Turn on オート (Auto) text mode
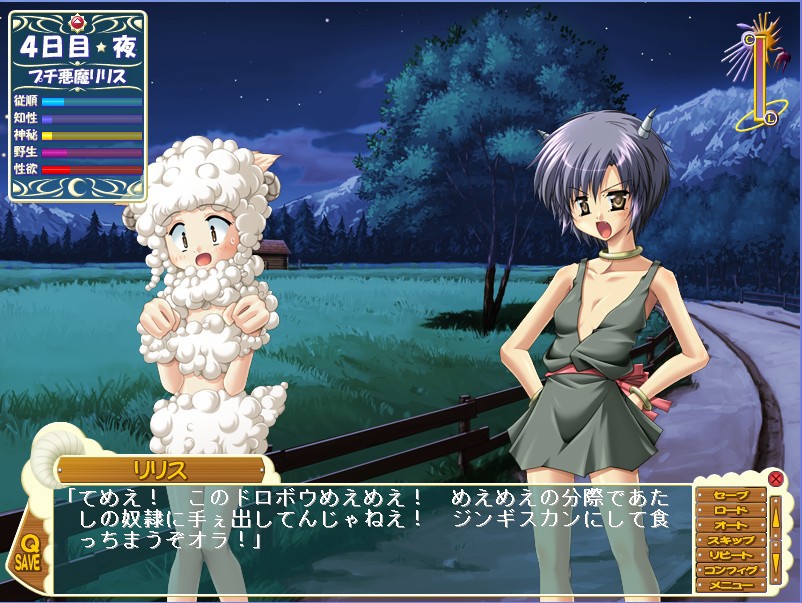The height and width of the screenshot is (603, 802). [731, 525]
